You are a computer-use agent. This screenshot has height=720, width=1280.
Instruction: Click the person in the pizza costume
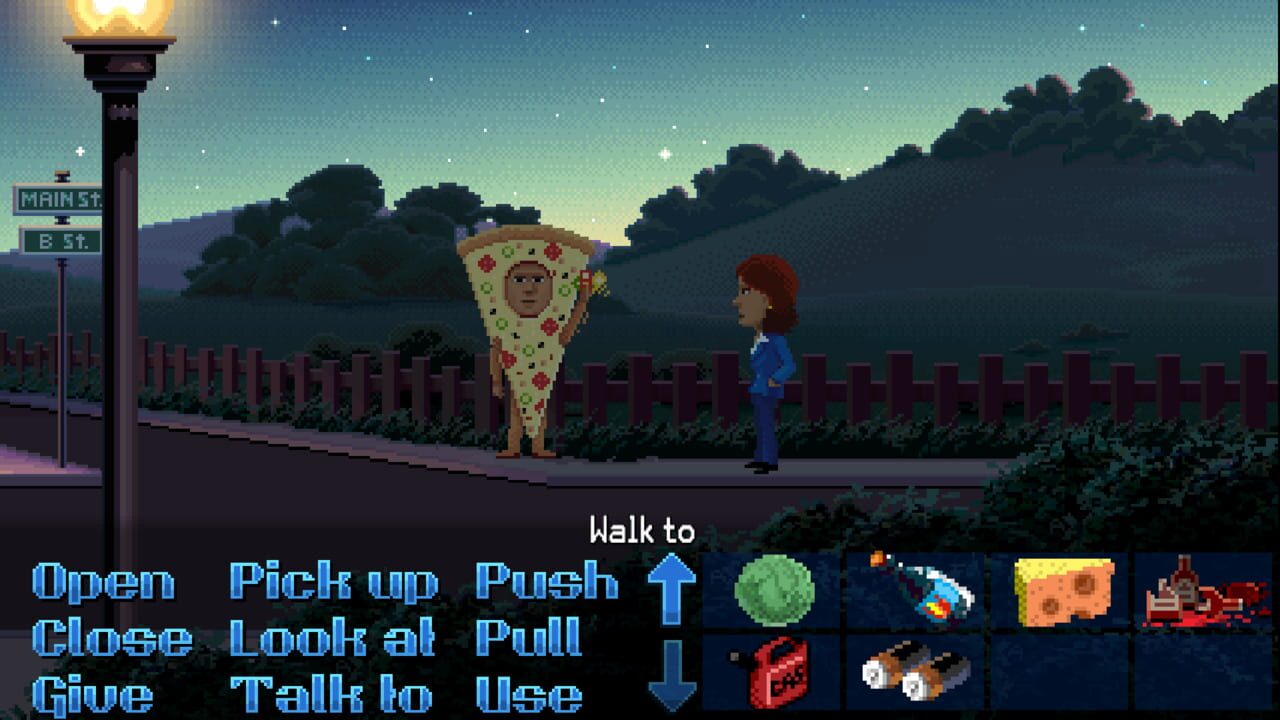525,350
